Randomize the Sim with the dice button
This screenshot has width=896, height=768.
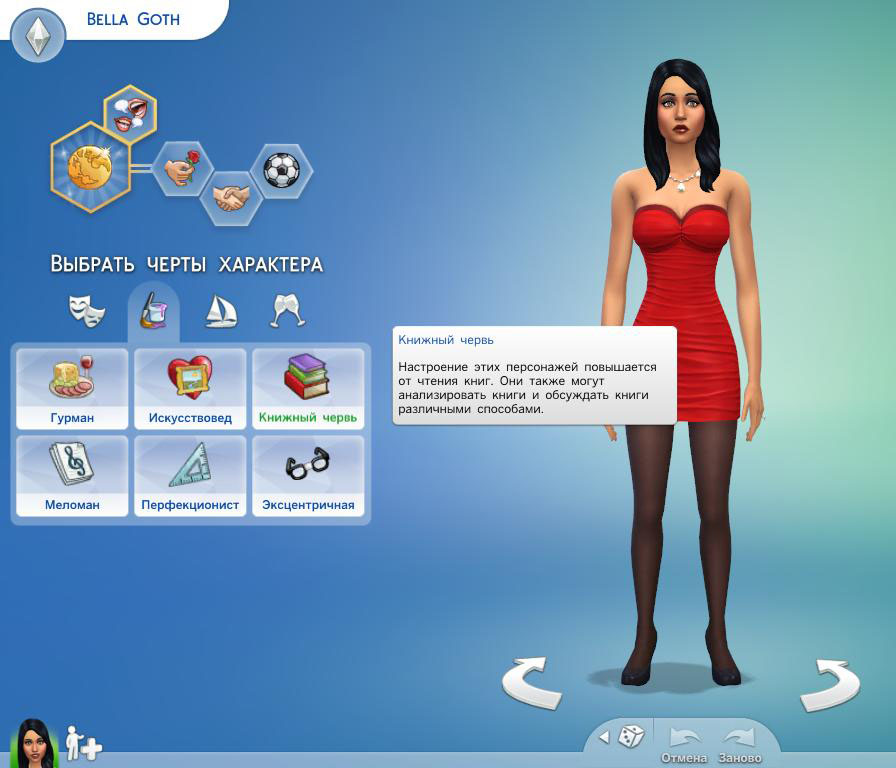click(630, 737)
